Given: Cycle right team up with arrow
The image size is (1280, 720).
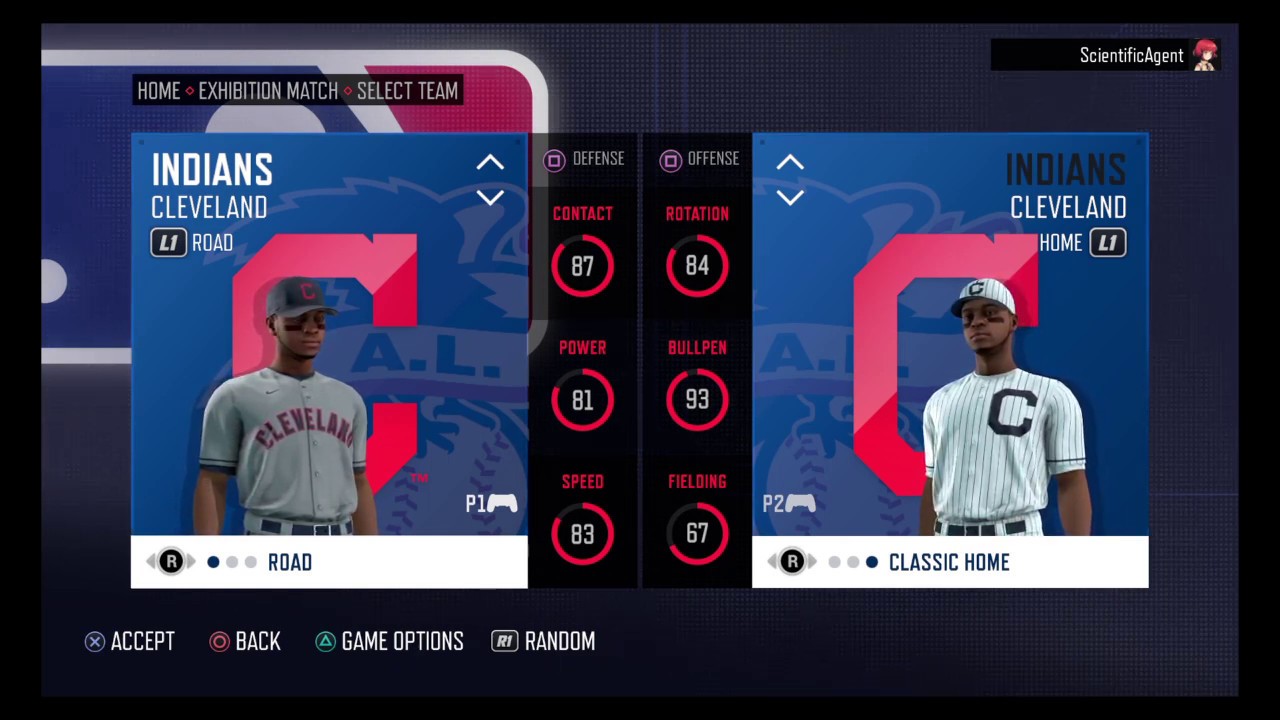Looking at the screenshot, I should [x=790, y=163].
